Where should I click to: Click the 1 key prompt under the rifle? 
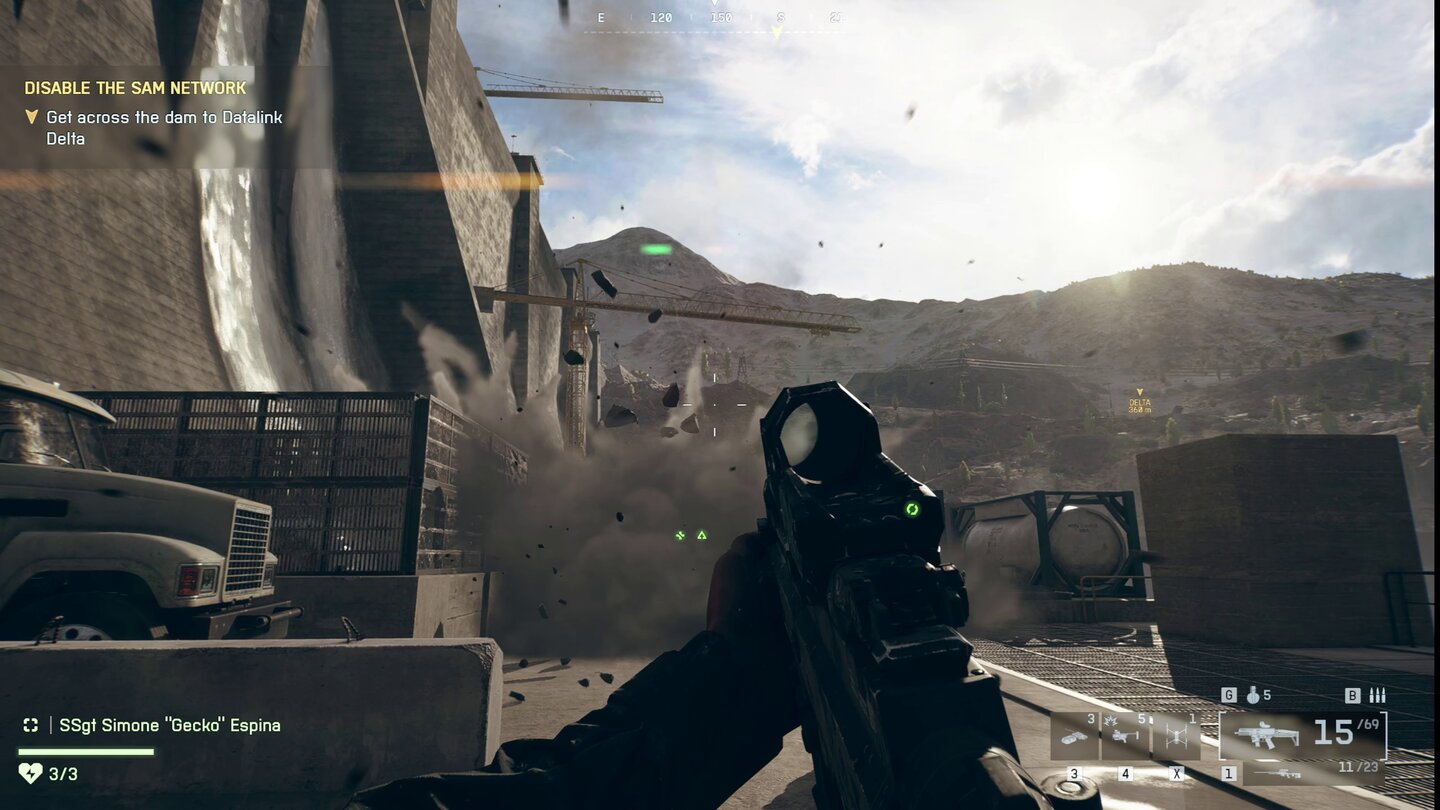point(1227,773)
